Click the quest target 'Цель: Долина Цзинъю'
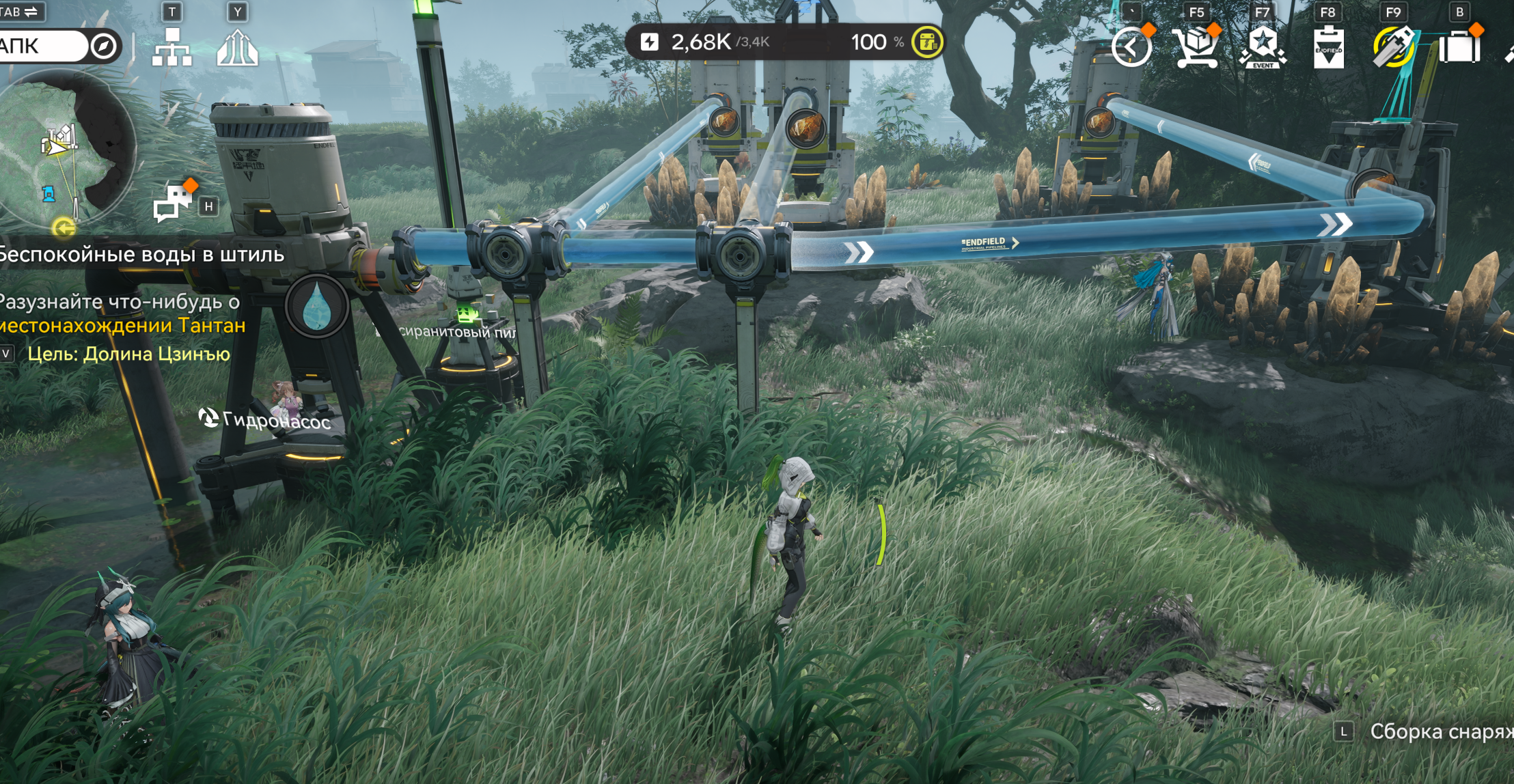Viewport: 1514px width, 784px height. pos(128,354)
